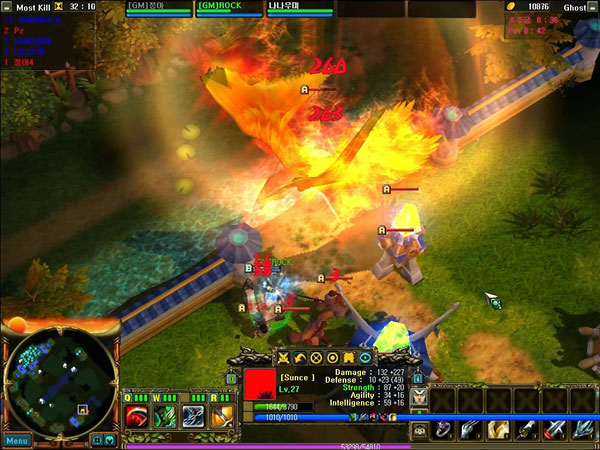Use the W skill green warrior ability
This screenshot has height=450, width=600.
(165, 415)
